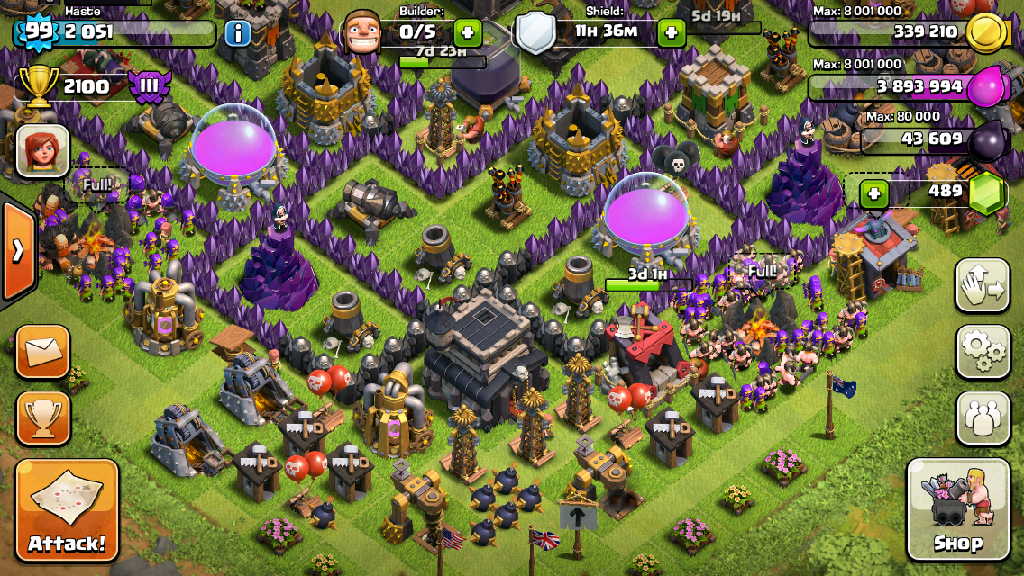The height and width of the screenshot is (576, 1024).
Task: Add shield time with green plus
Action: 671,33
